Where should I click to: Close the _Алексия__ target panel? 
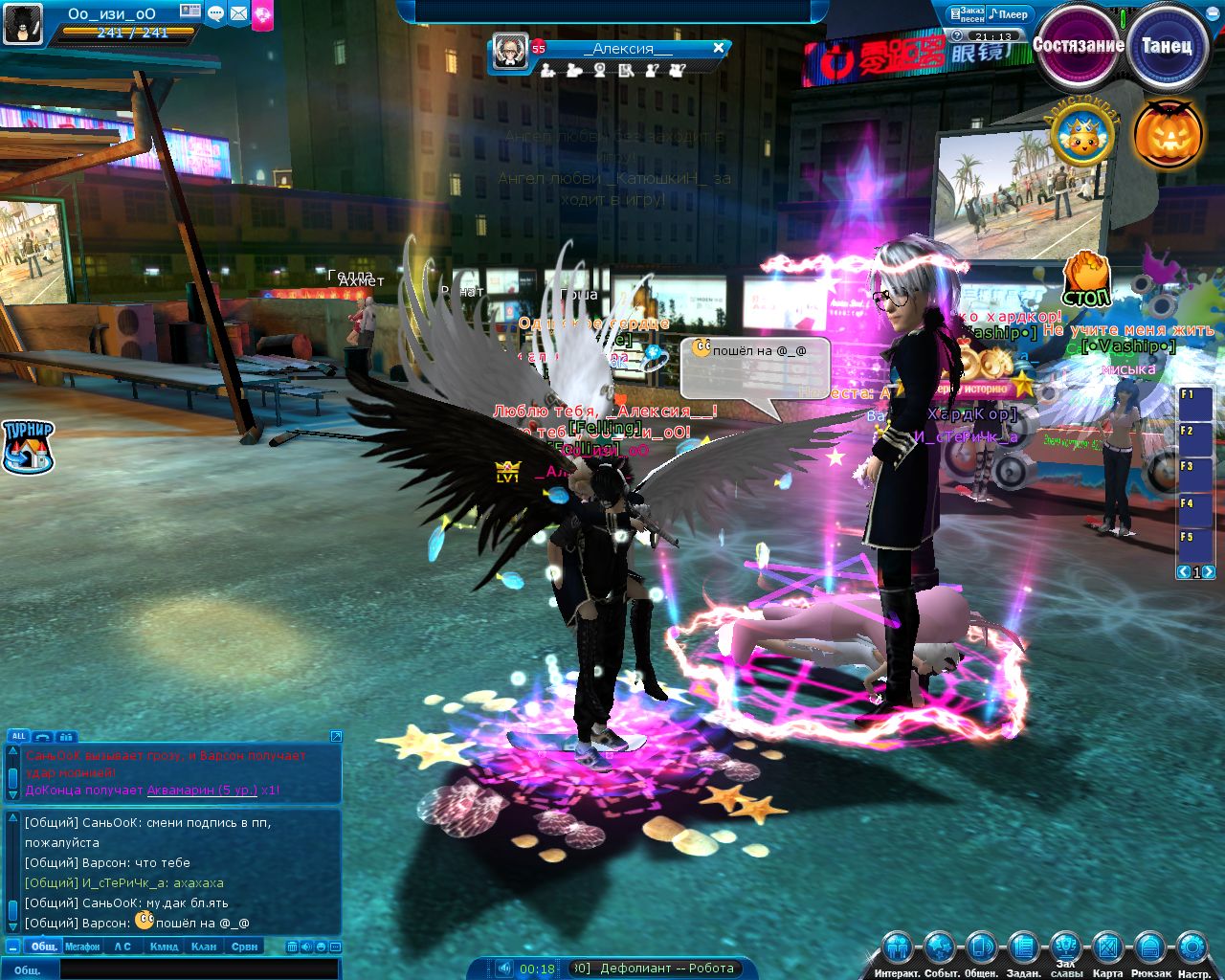[719, 48]
